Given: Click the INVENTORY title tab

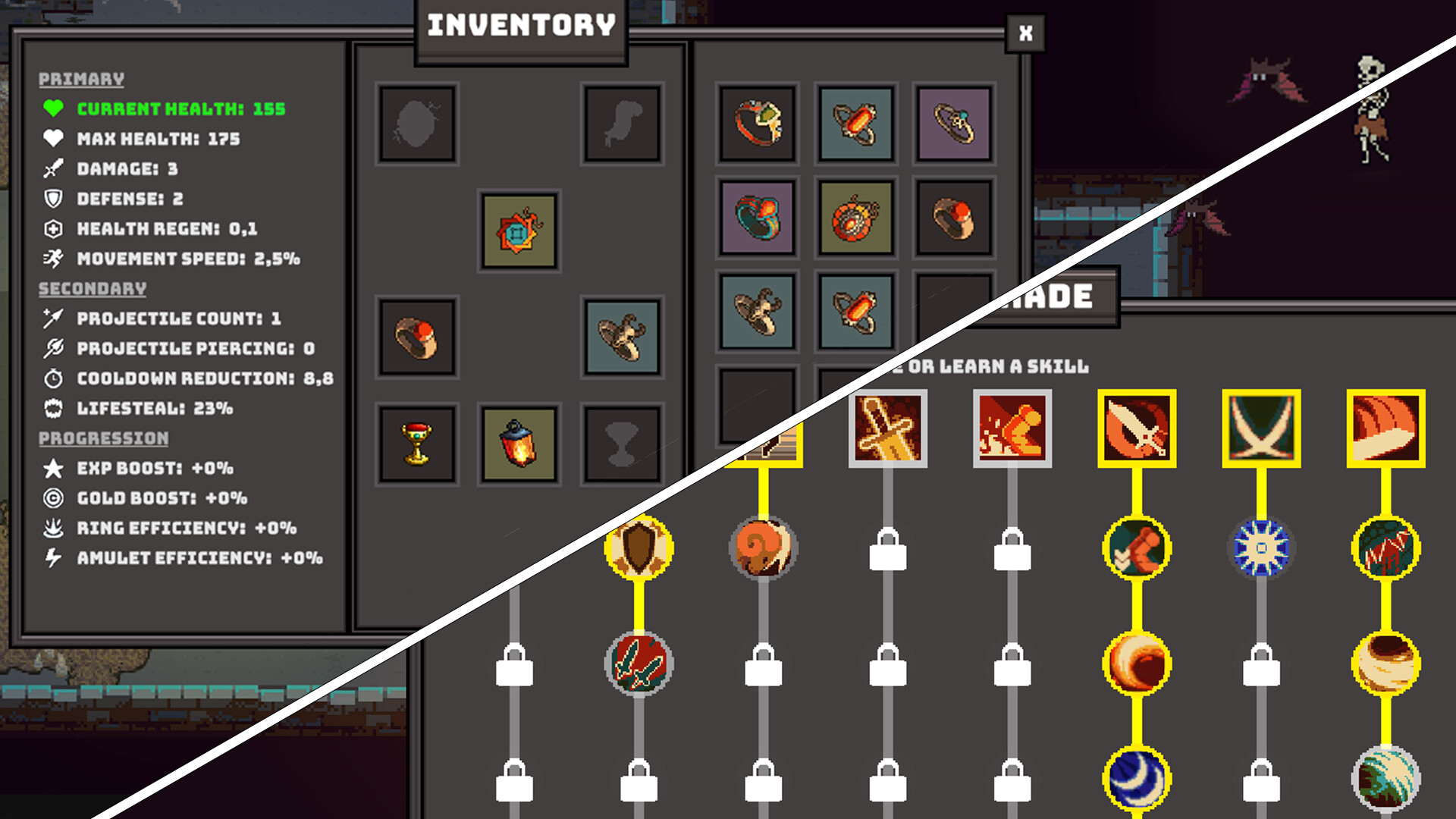Looking at the screenshot, I should [x=519, y=25].
